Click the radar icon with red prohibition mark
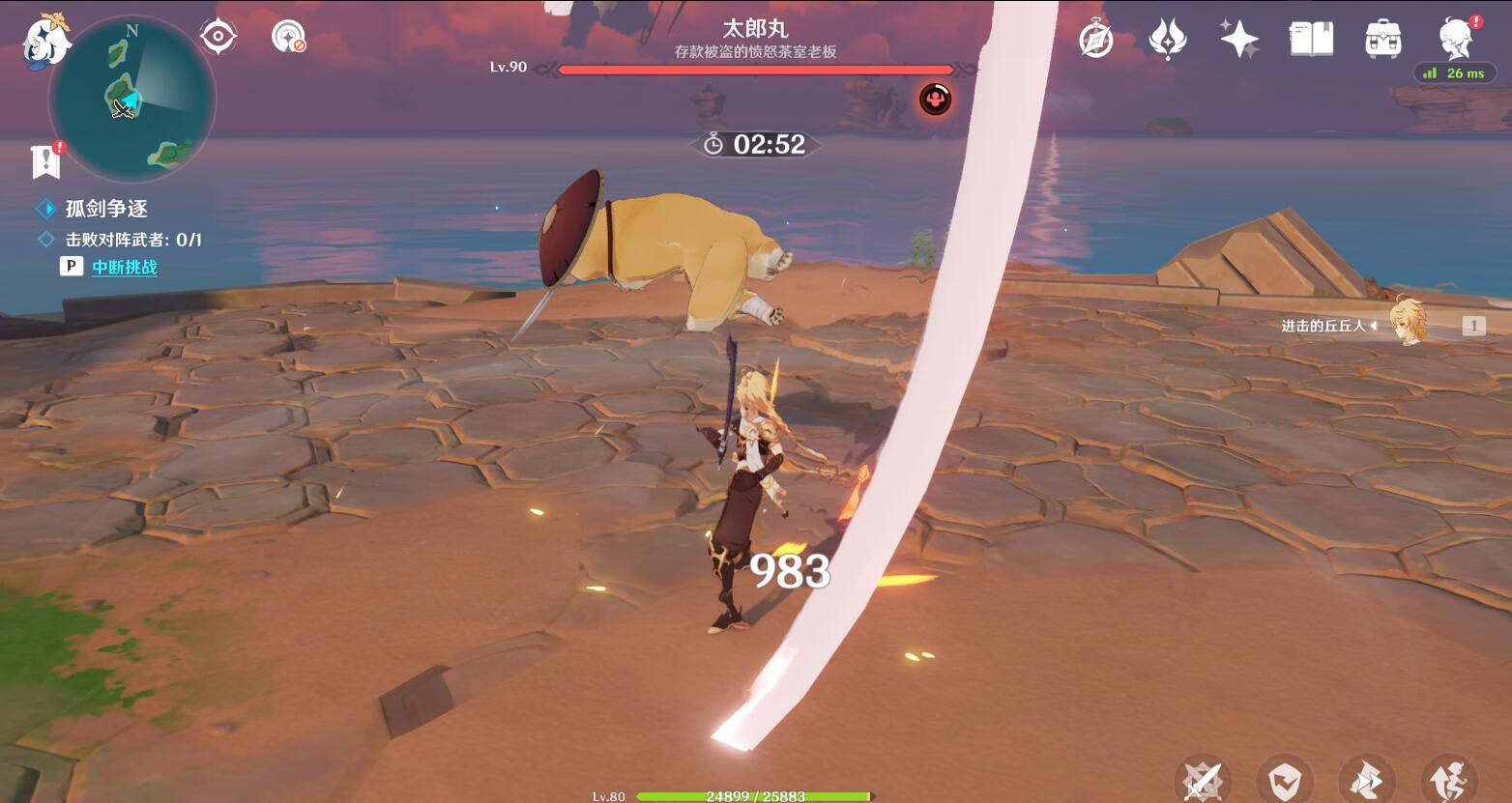The height and width of the screenshot is (803, 1512). coord(288,37)
